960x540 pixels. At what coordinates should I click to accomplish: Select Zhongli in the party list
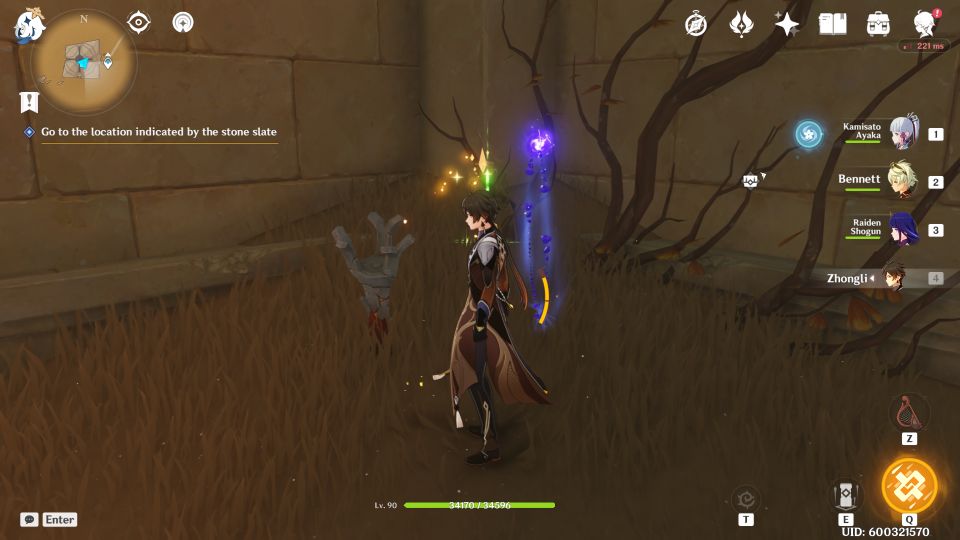pos(903,278)
